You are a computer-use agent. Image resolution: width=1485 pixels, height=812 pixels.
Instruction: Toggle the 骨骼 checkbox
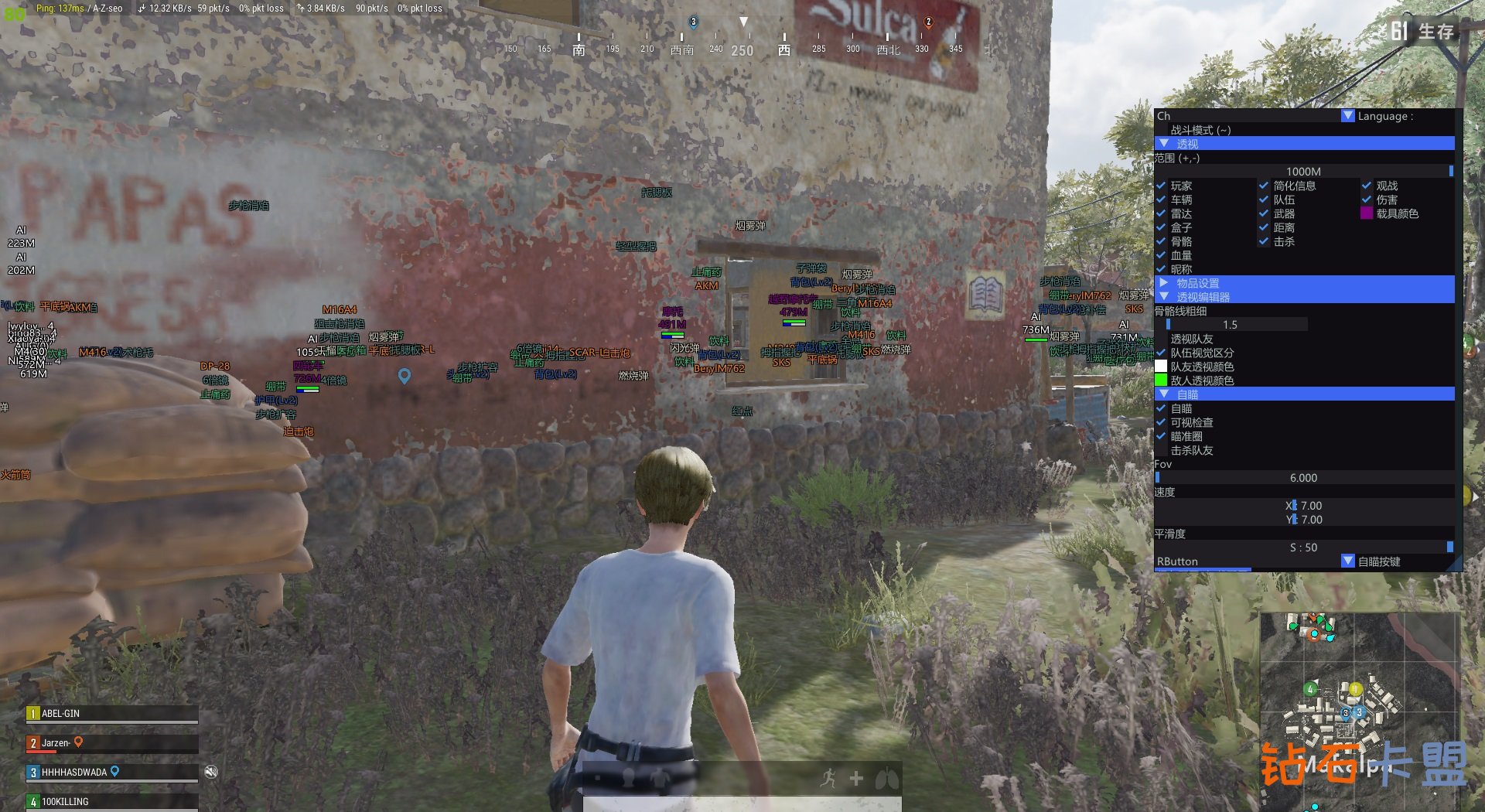[1162, 241]
